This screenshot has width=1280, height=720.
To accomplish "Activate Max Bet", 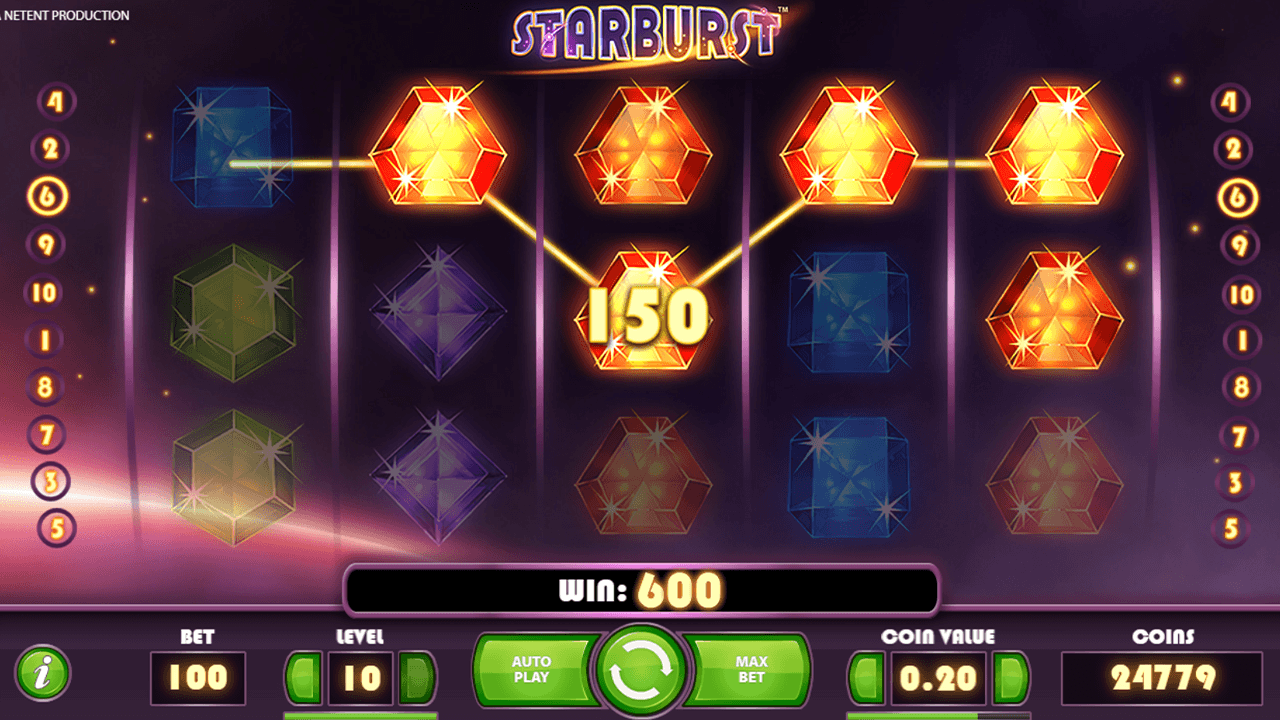I will (748, 670).
